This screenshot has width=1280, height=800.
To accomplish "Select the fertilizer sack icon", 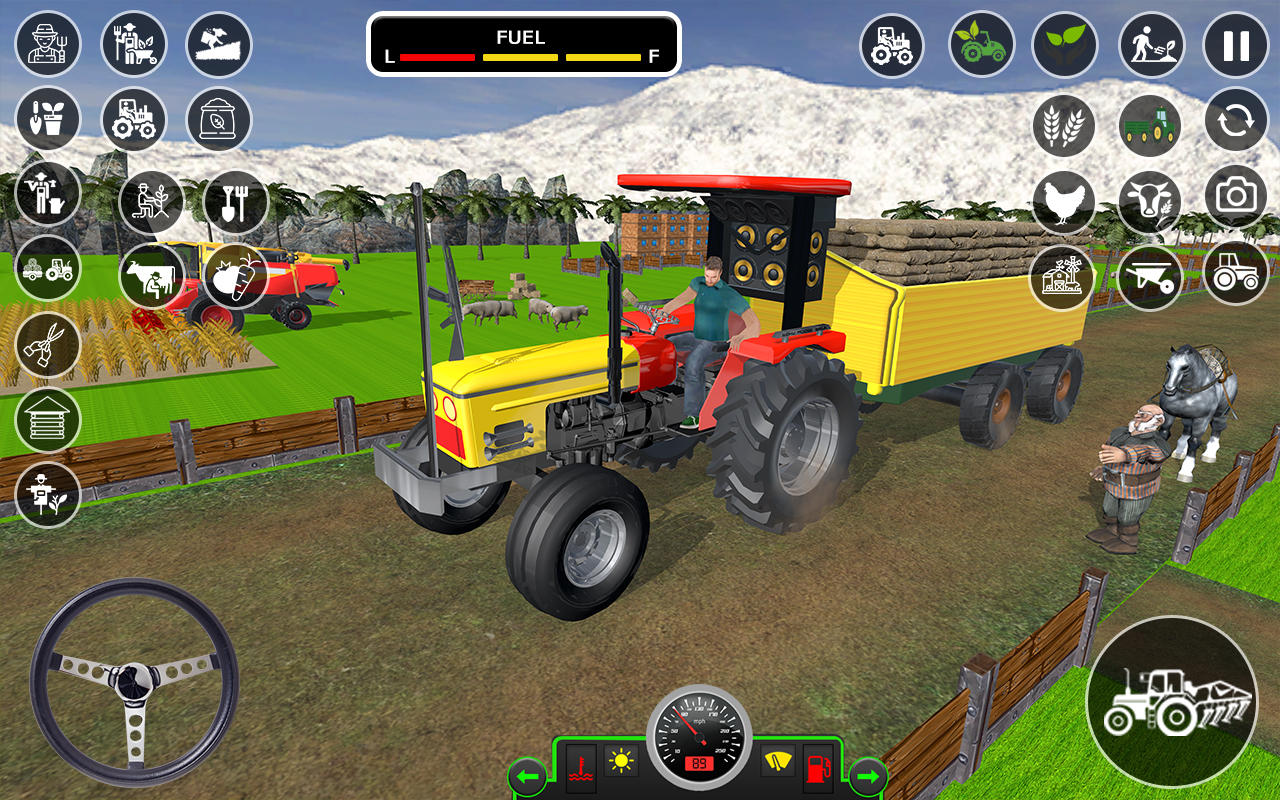I will coord(219,119).
